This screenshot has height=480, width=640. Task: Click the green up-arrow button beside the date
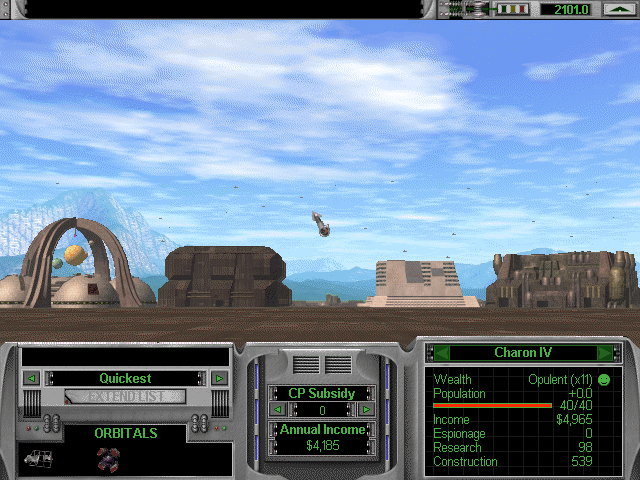pos(617,9)
